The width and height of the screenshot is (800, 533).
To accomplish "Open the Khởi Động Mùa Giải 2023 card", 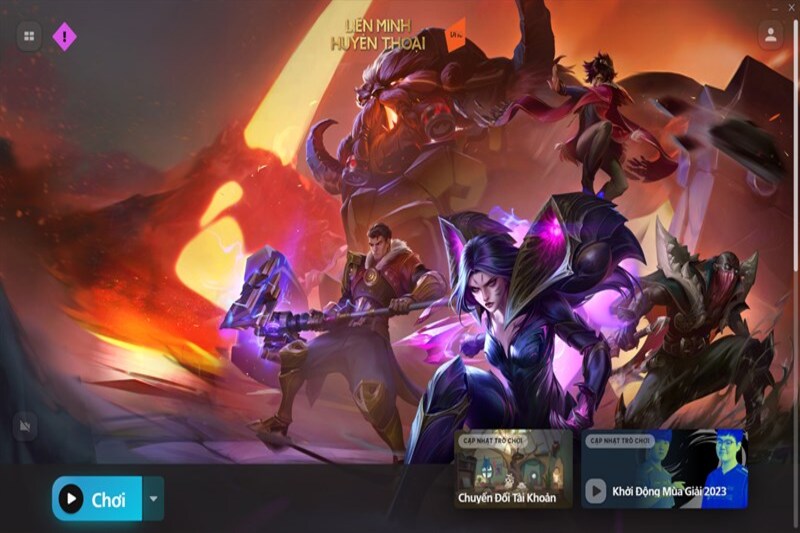I will (x=664, y=468).
